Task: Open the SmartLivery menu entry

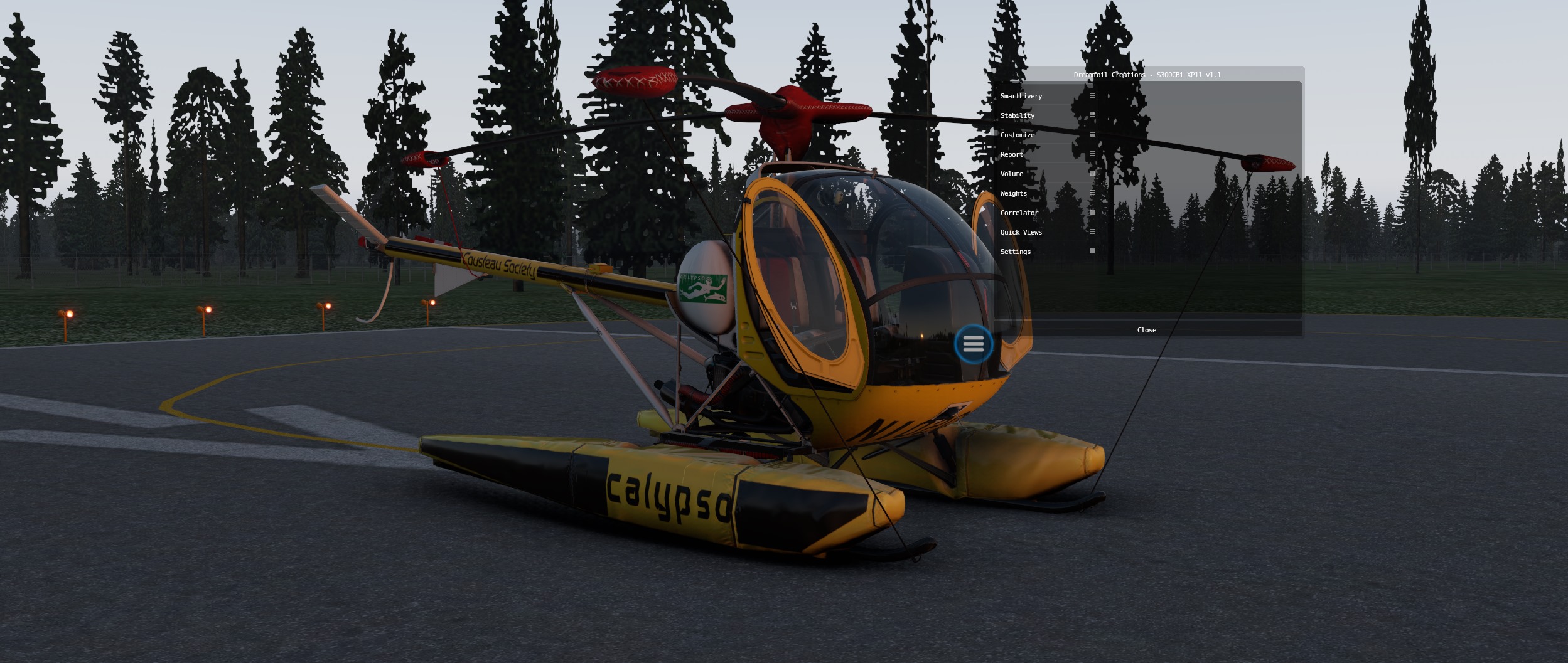Action: [1021, 96]
